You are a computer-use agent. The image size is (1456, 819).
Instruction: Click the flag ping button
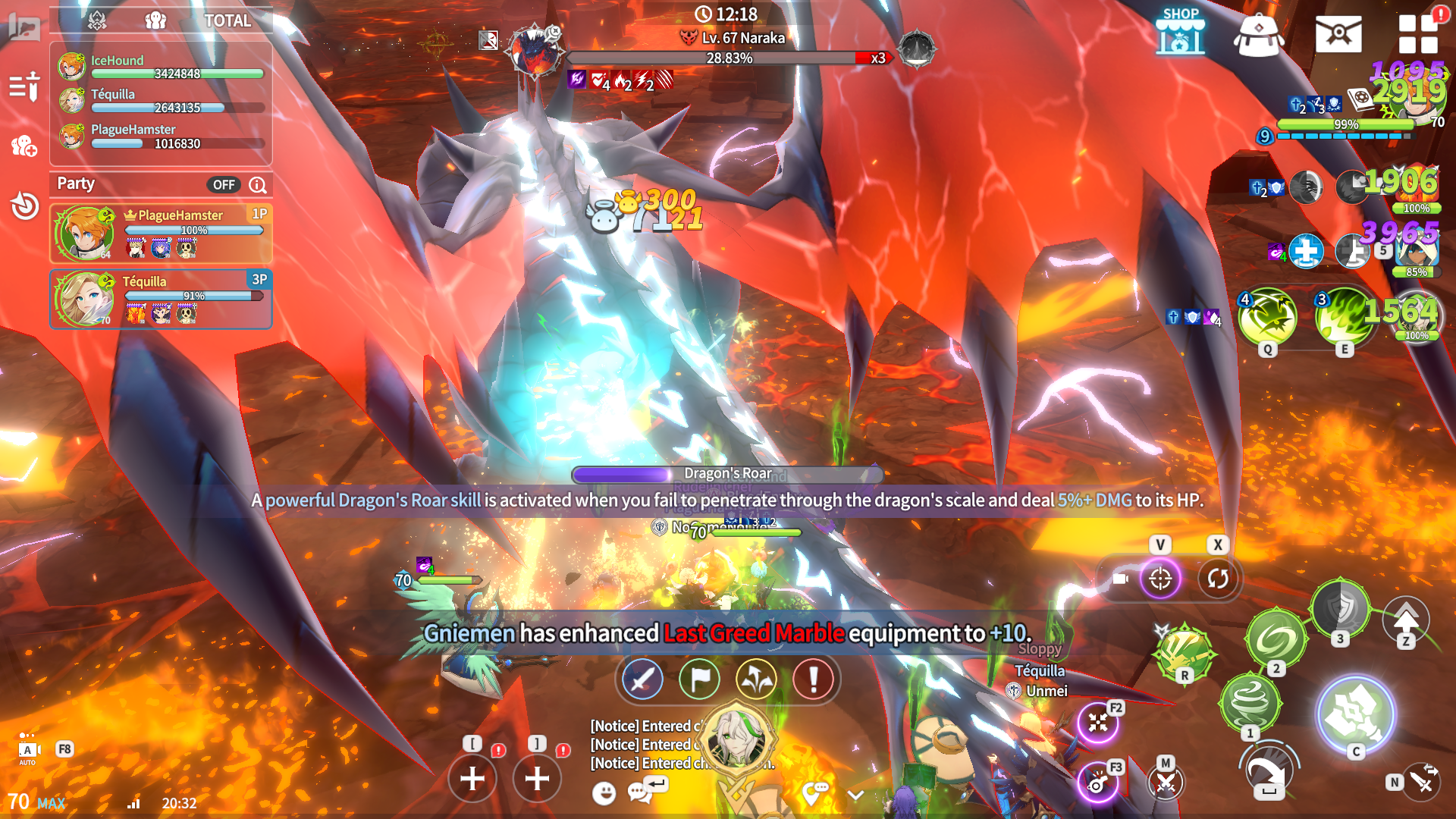[699, 679]
